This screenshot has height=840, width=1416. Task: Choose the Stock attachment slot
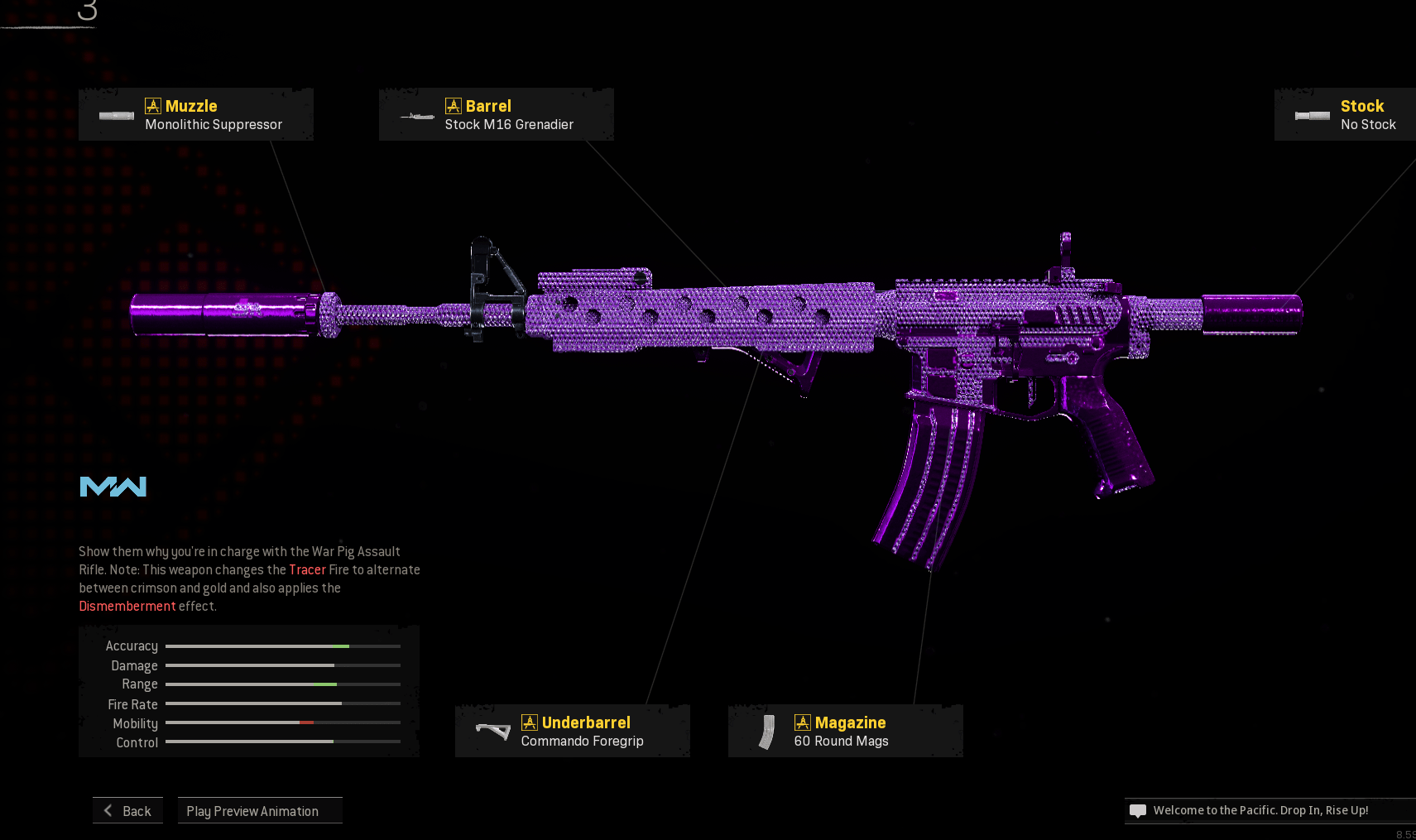coord(1346,115)
